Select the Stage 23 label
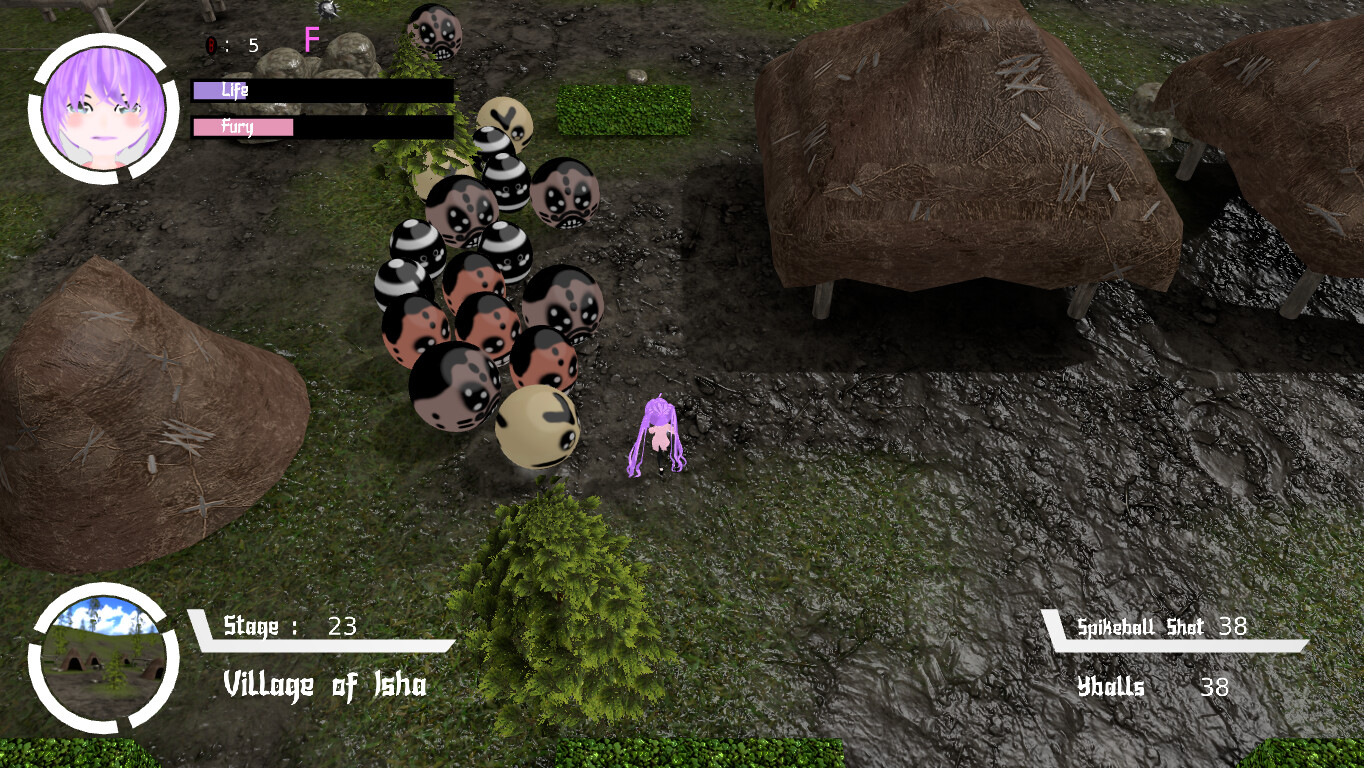The width and height of the screenshot is (1364, 768). (x=290, y=627)
